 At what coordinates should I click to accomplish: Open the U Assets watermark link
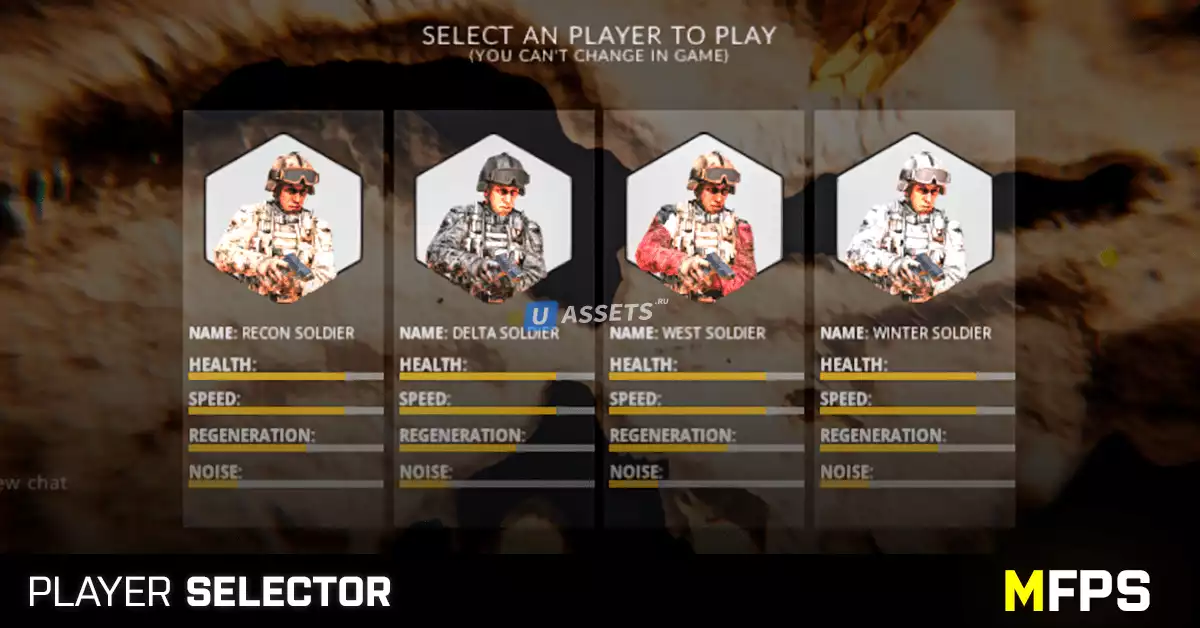coord(592,313)
